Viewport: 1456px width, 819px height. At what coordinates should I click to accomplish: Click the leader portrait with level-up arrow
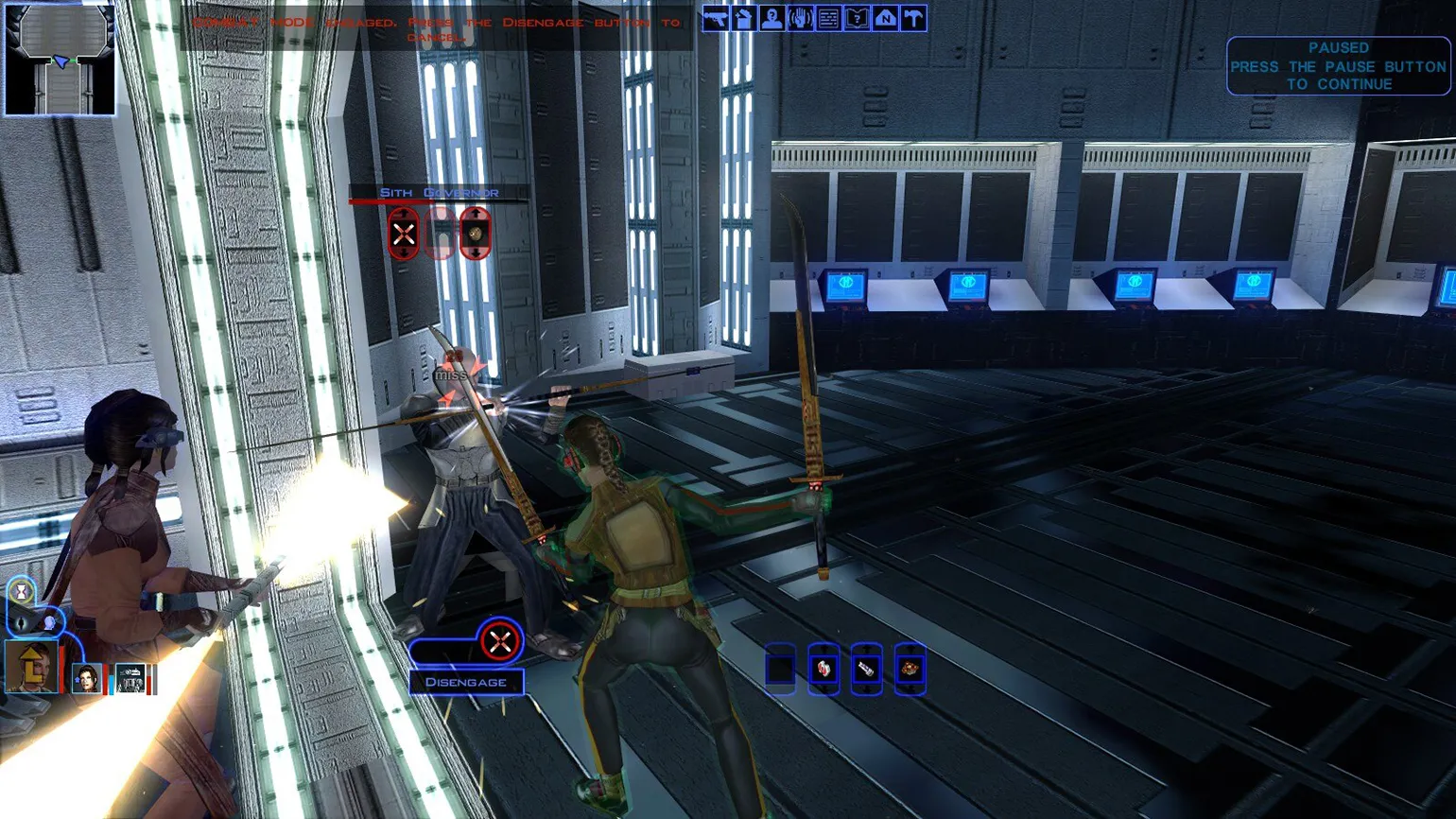[x=32, y=666]
